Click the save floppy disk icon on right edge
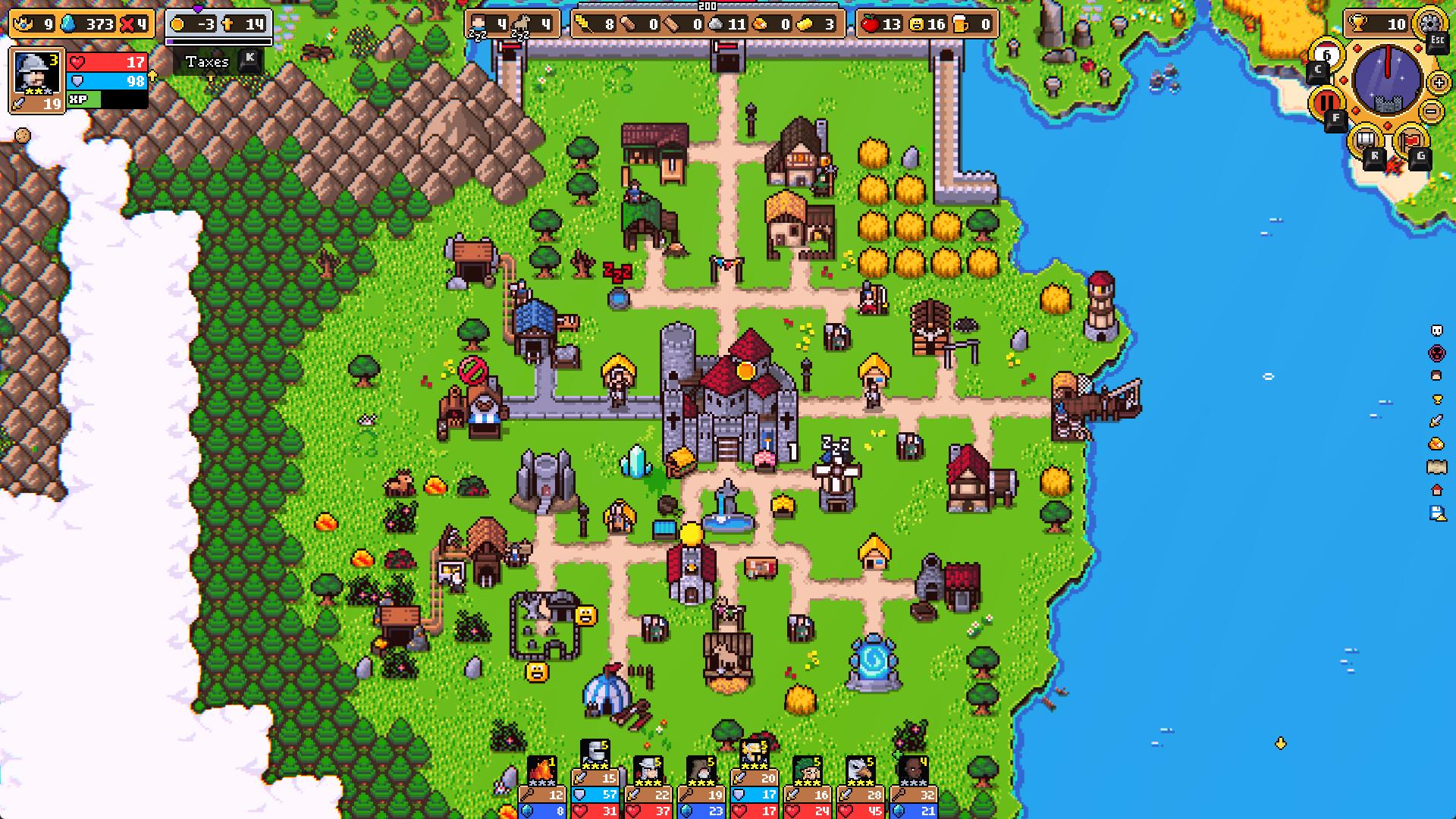This screenshot has height=819, width=1456. point(1436,512)
